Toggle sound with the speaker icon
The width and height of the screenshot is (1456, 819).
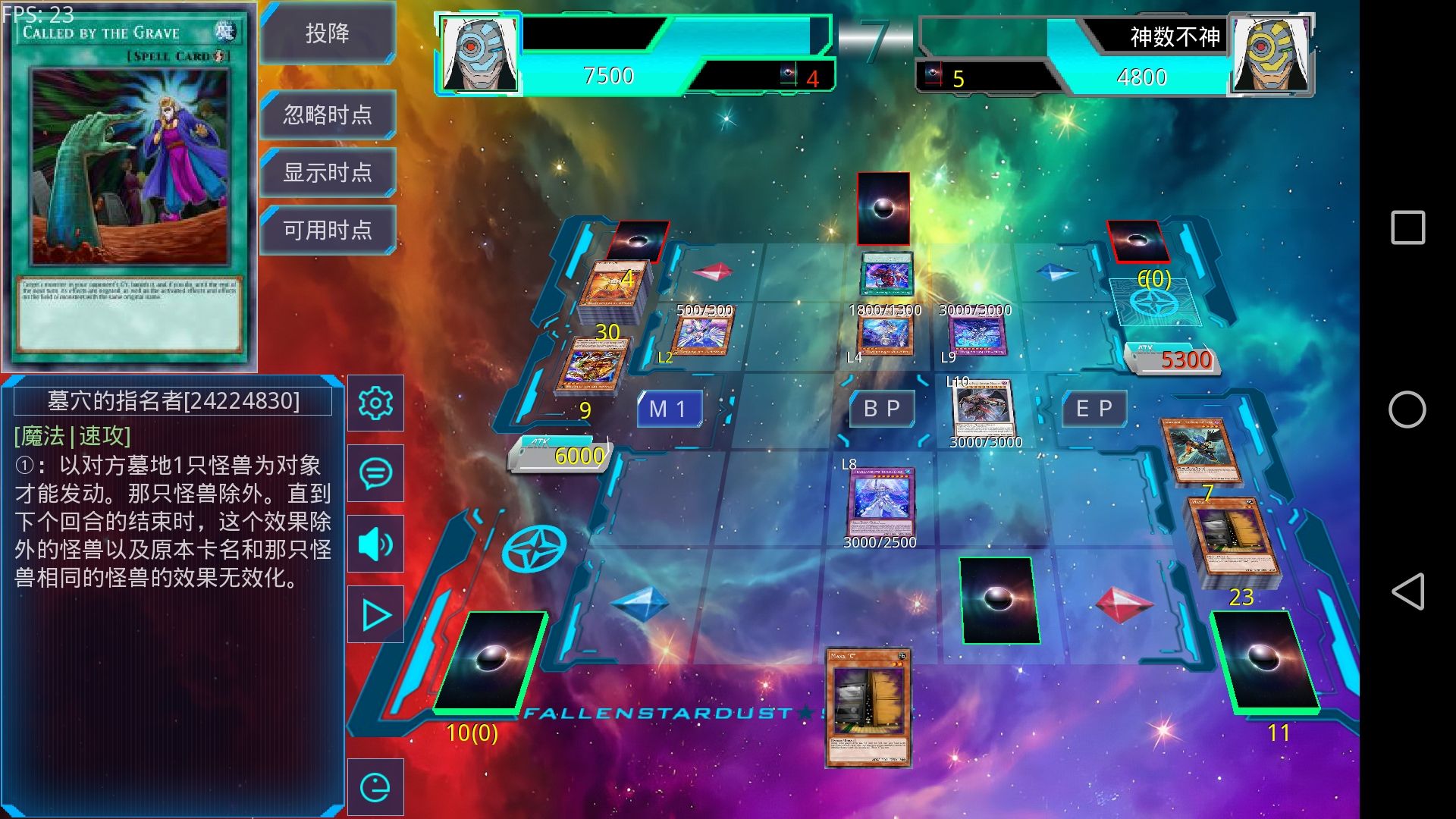coord(375,544)
